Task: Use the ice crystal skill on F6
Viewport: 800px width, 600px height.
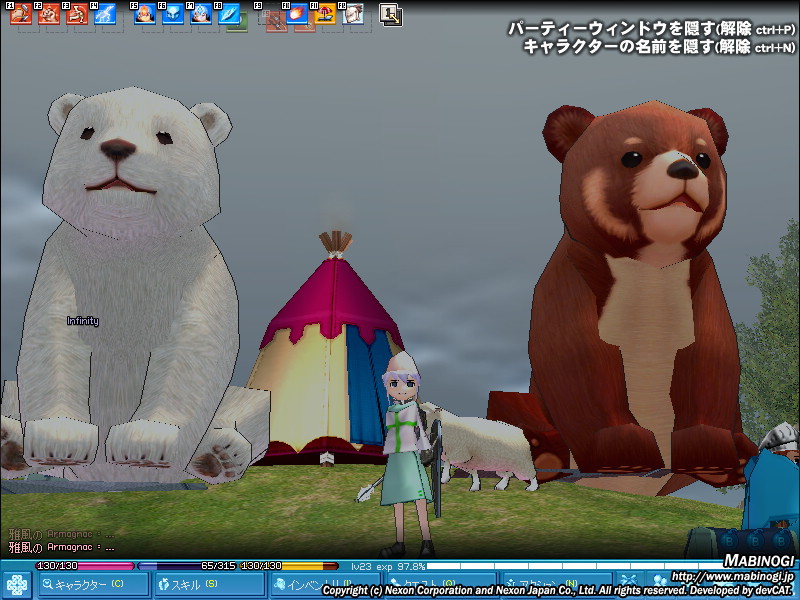Action: pyautogui.click(x=173, y=14)
